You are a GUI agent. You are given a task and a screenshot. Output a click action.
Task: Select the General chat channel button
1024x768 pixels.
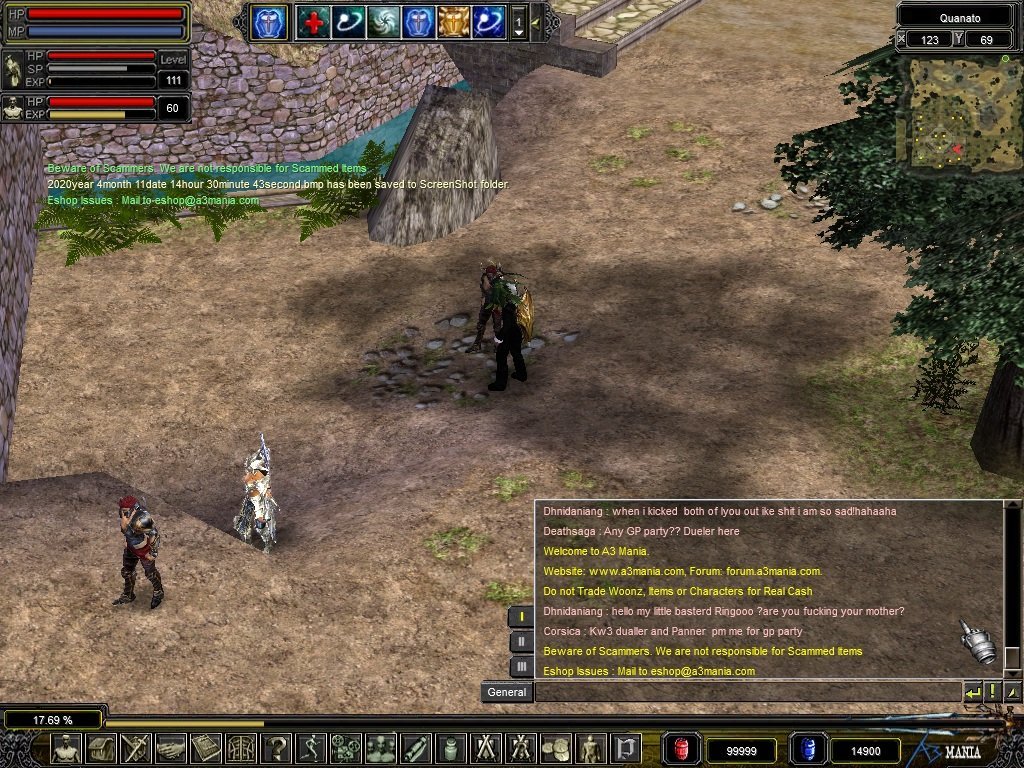tap(506, 692)
